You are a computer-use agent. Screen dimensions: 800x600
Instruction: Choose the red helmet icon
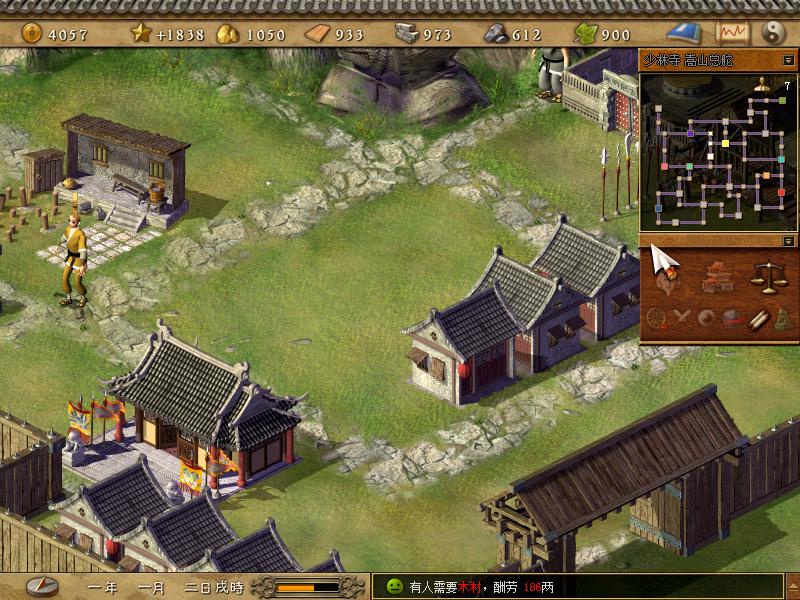[732, 319]
